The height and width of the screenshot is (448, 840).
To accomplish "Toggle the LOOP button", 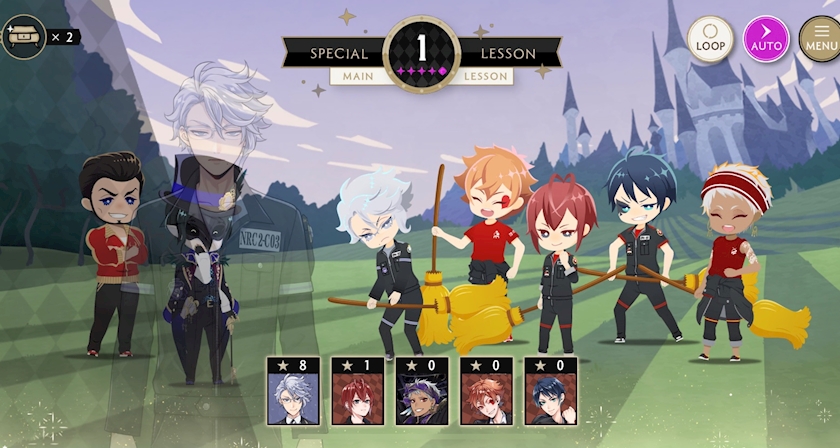I will click(710, 39).
